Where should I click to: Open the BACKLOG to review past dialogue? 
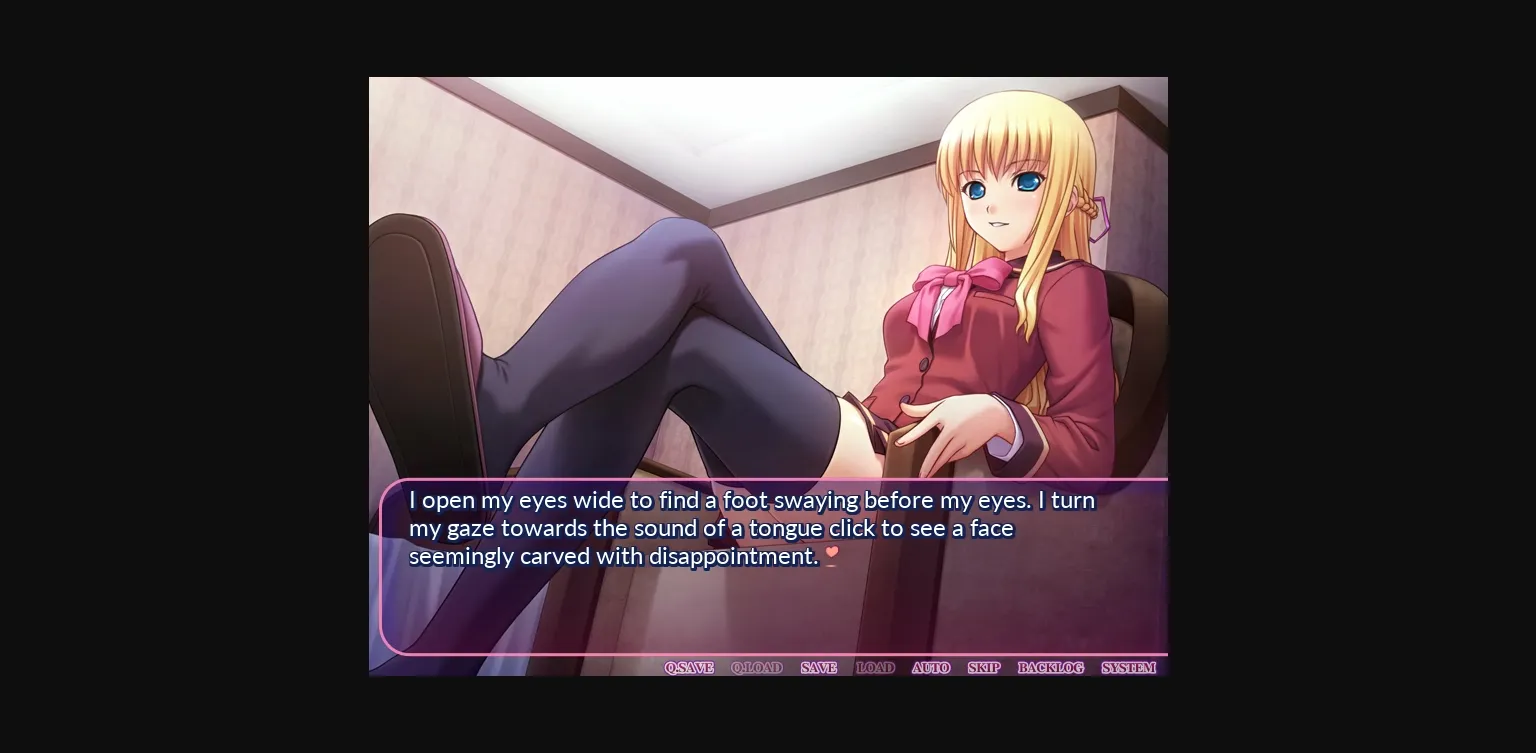(1051, 667)
